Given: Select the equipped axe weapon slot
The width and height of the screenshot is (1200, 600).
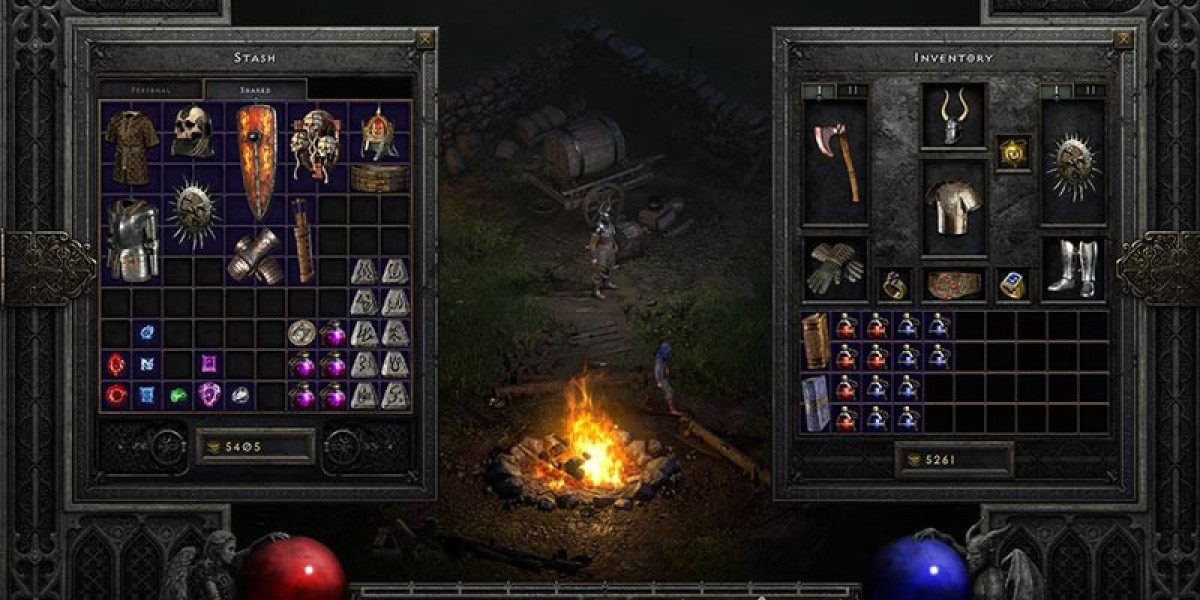Looking at the screenshot, I should 836,162.
